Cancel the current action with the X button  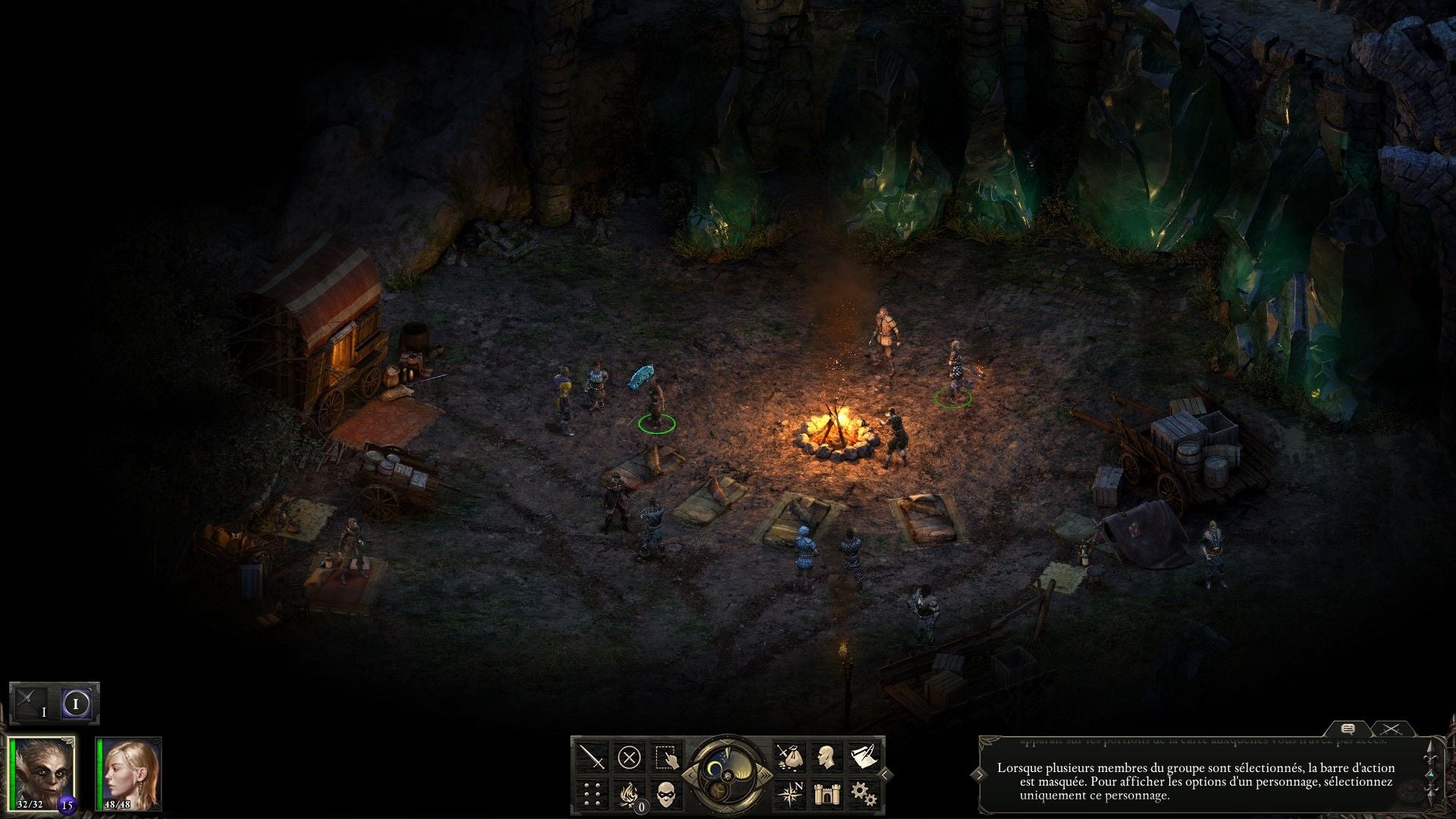tap(629, 757)
